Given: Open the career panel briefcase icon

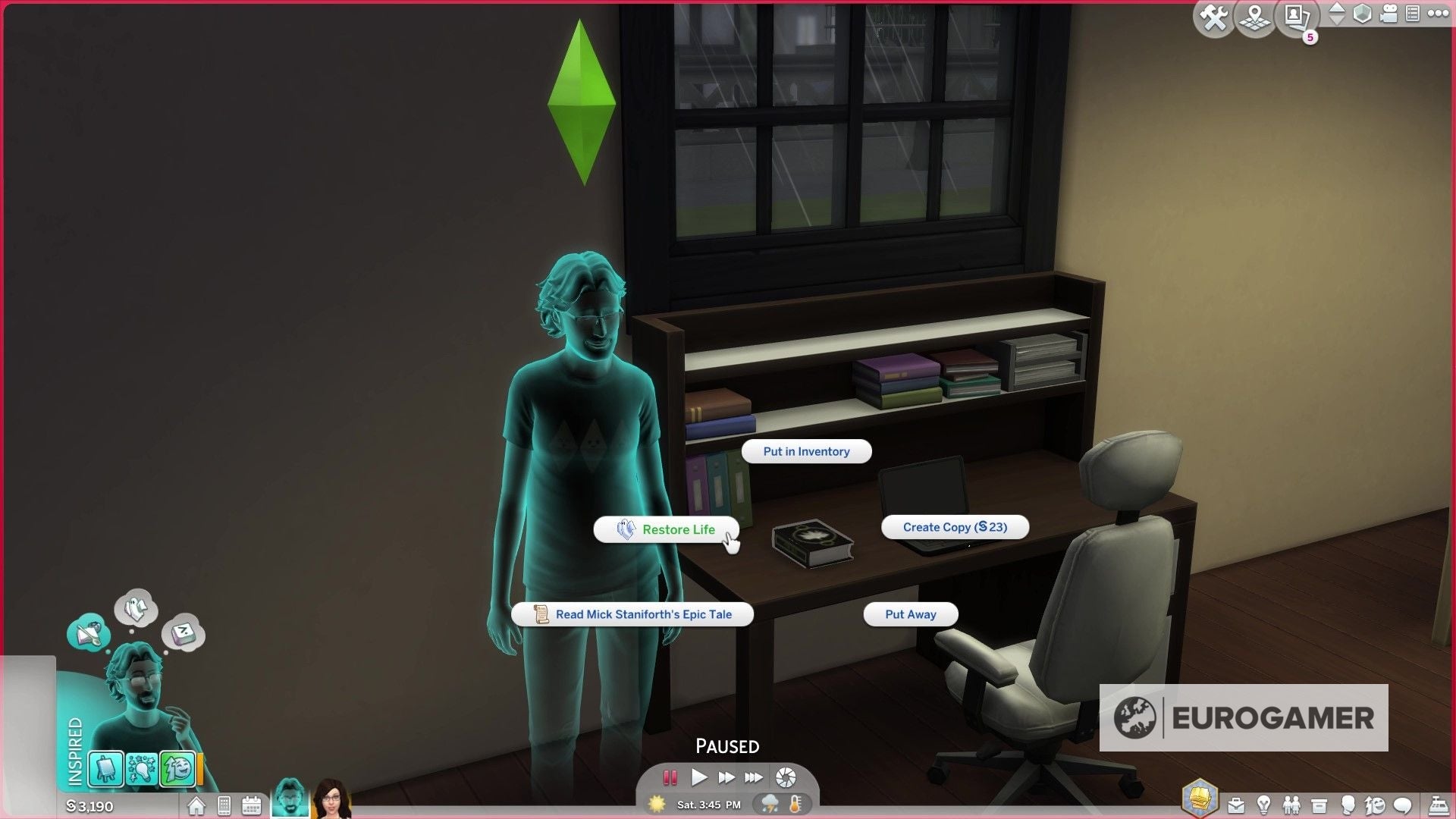Looking at the screenshot, I should coord(1236,805).
